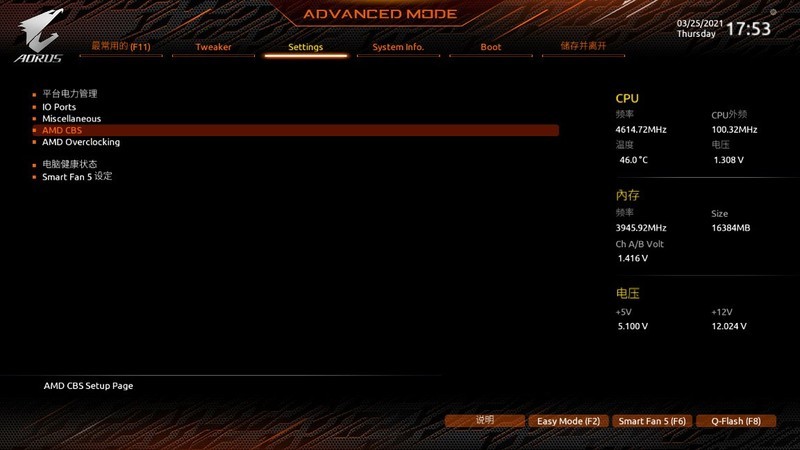The width and height of the screenshot is (800, 450).
Task: Switch to the 储存并离开 save and exit tab
Action: tap(583, 46)
